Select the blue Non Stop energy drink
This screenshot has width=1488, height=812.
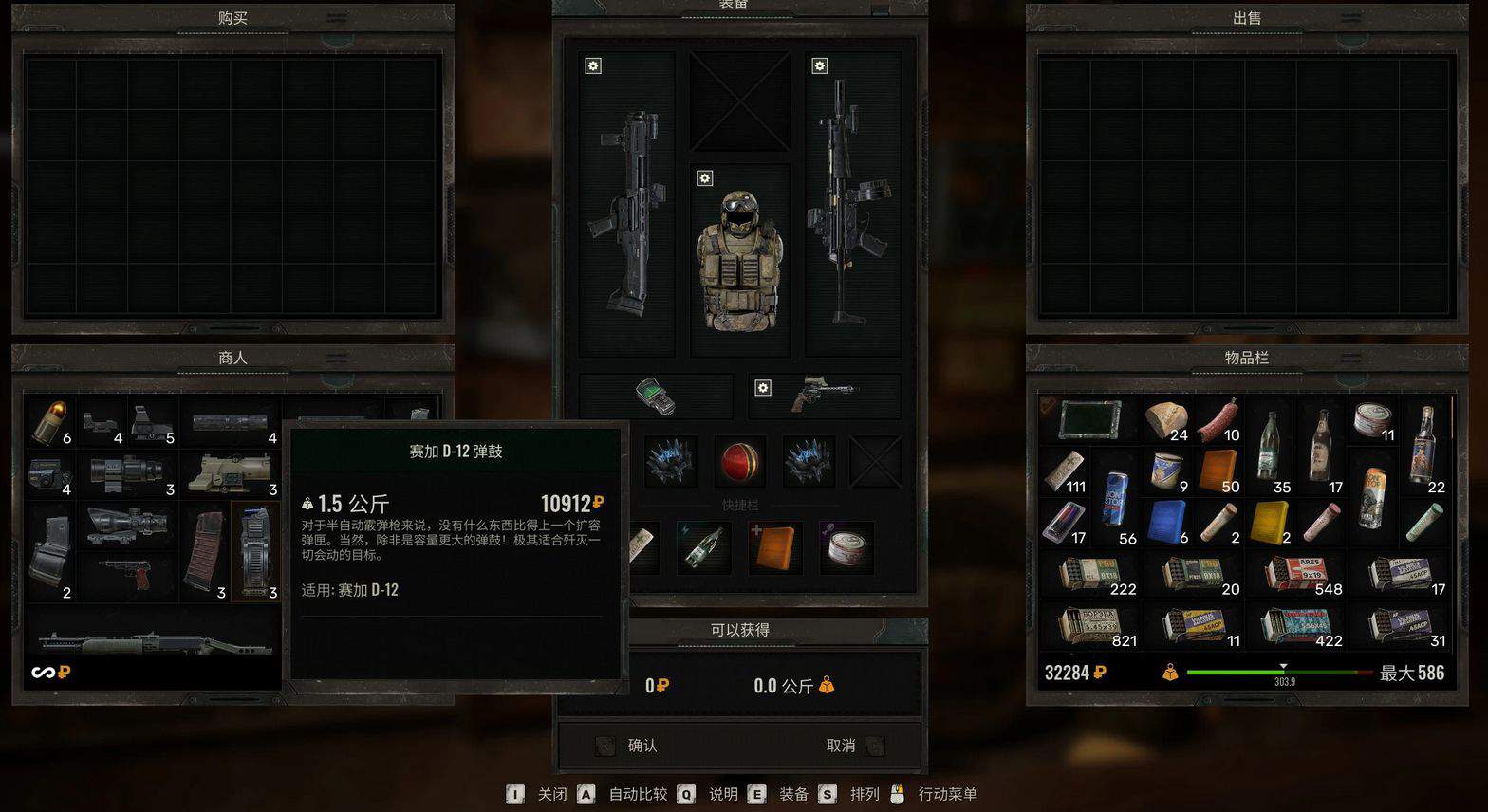[x=1116, y=497]
